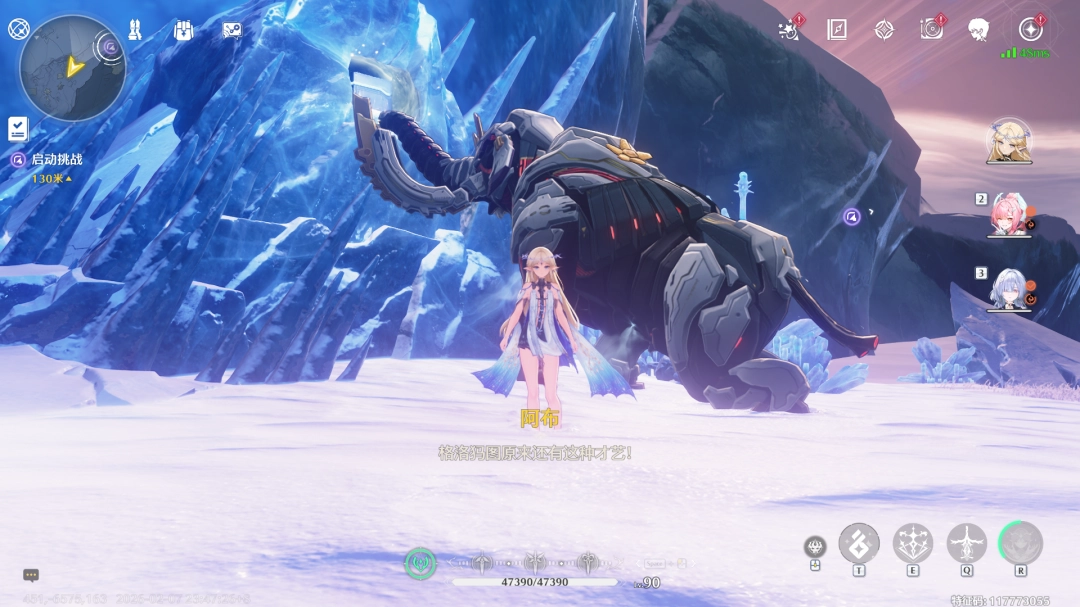Screen dimensions: 1080x607
Task: Open the circular minimap
Action: point(72,68)
